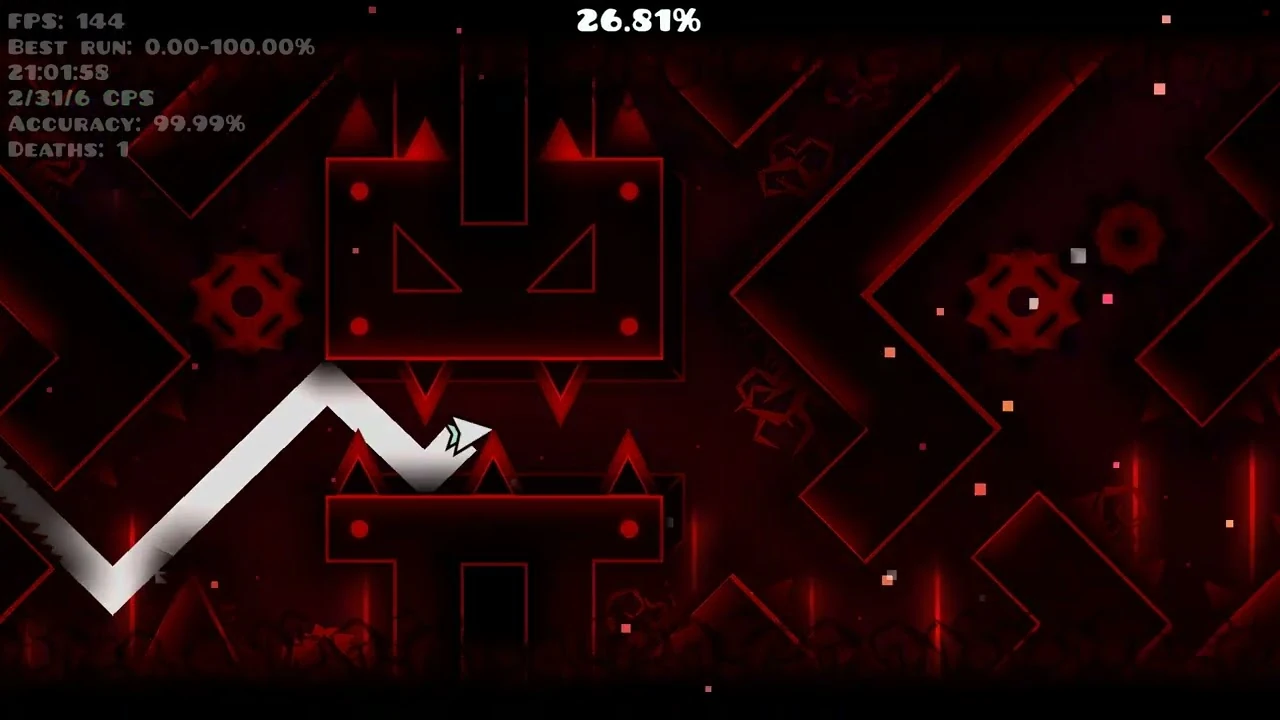Click the bolt circle on the lower platform
Image resolution: width=1280 pixels, height=720 pixels.
(x=359, y=529)
